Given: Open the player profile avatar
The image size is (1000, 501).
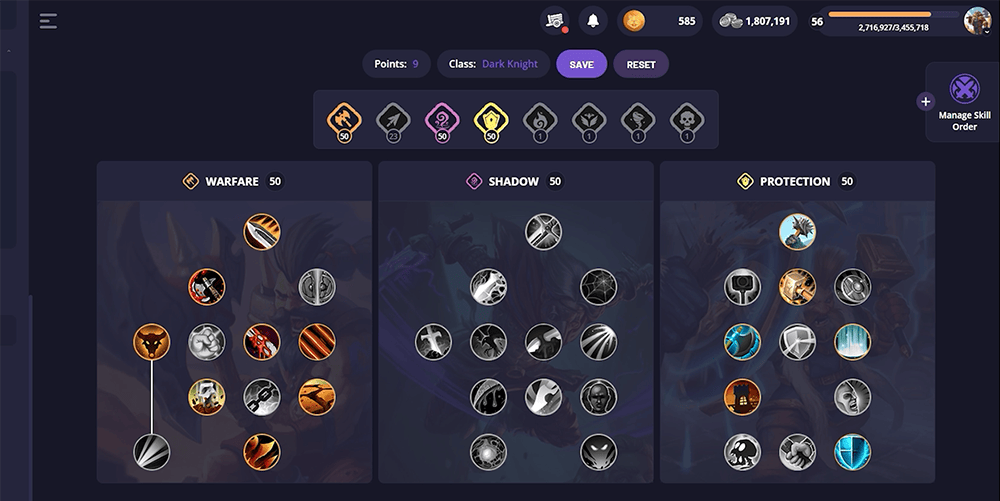Looking at the screenshot, I should [977, 21].
